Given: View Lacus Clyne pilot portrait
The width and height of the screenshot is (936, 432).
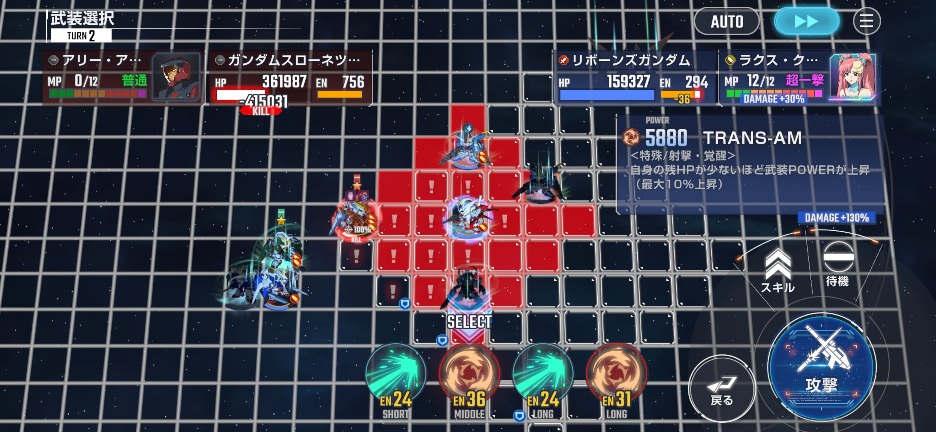Looking at the screenshot, I should click(854, 78).
